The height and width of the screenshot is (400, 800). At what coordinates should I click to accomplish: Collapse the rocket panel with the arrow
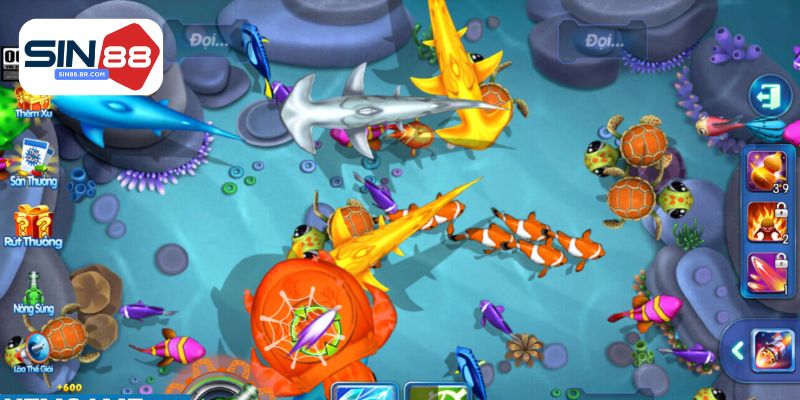pos(735,351)
